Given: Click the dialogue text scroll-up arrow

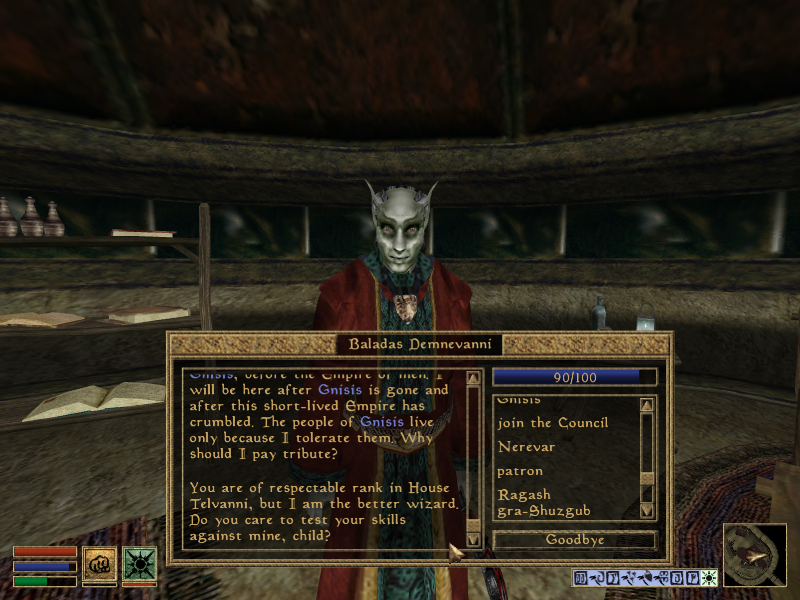Looking at the screenshot, I should (x=473, y=379).
